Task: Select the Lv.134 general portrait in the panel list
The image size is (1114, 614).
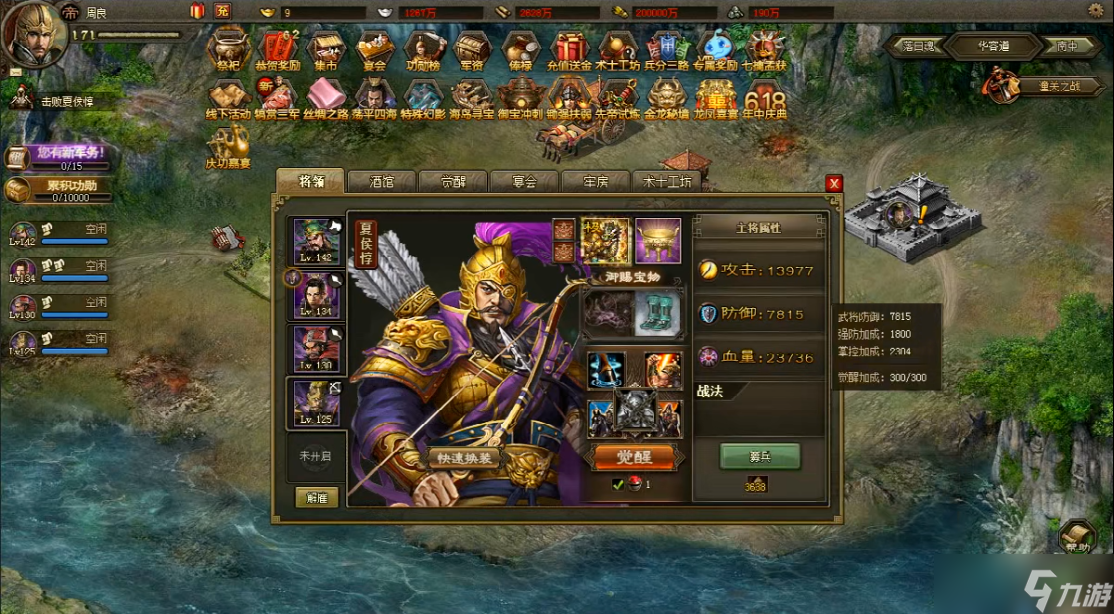Action: tap(316, 296)
